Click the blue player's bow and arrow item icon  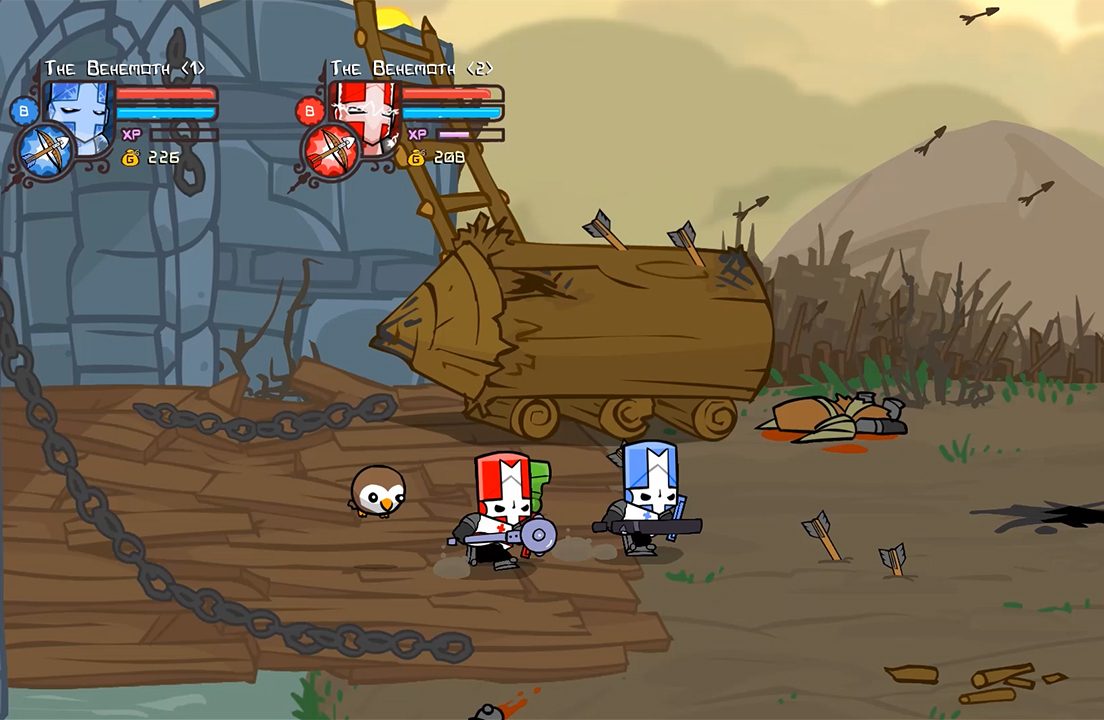click(x=45, y=152)
